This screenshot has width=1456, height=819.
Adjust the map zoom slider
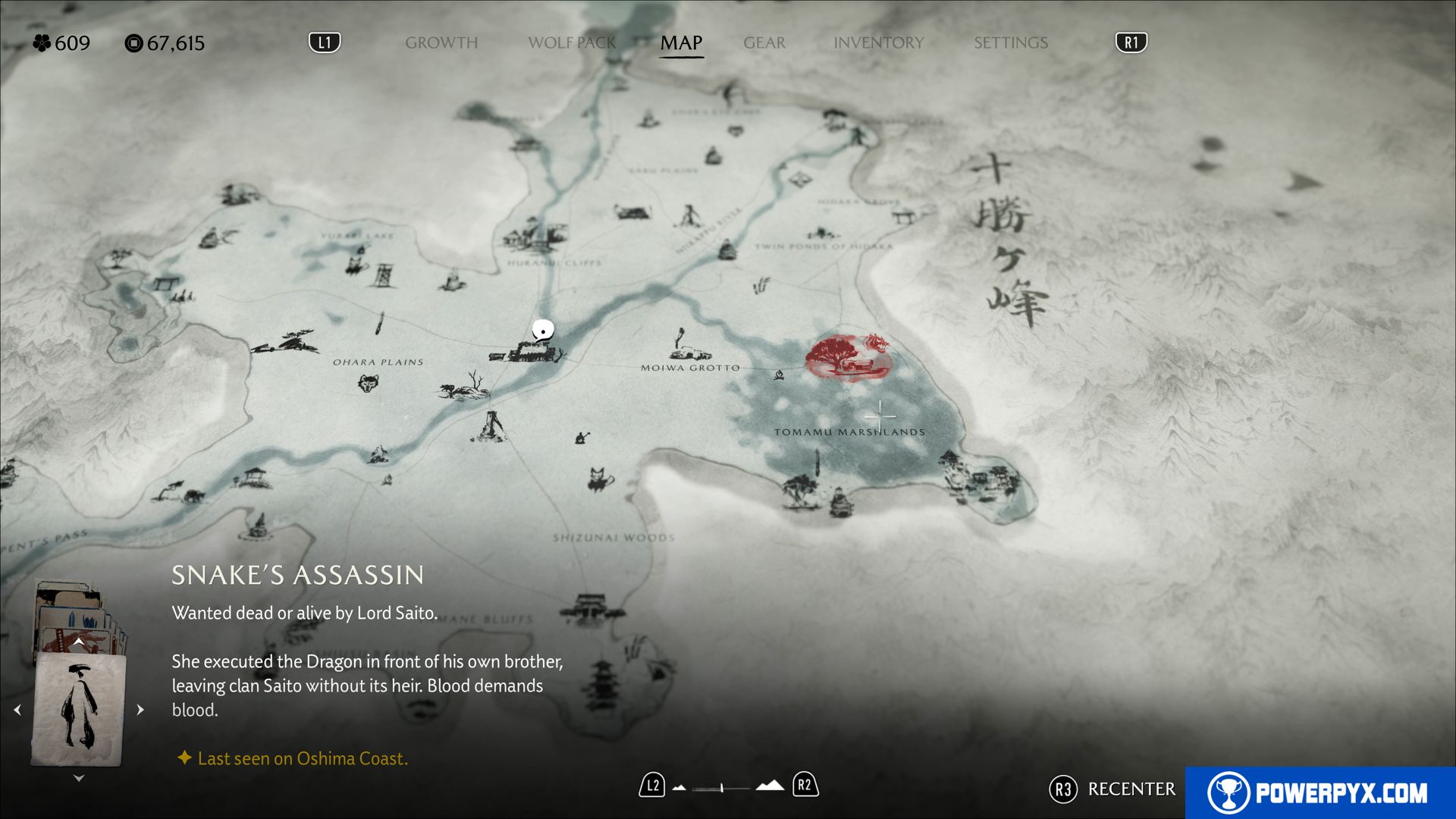(723, 788)
